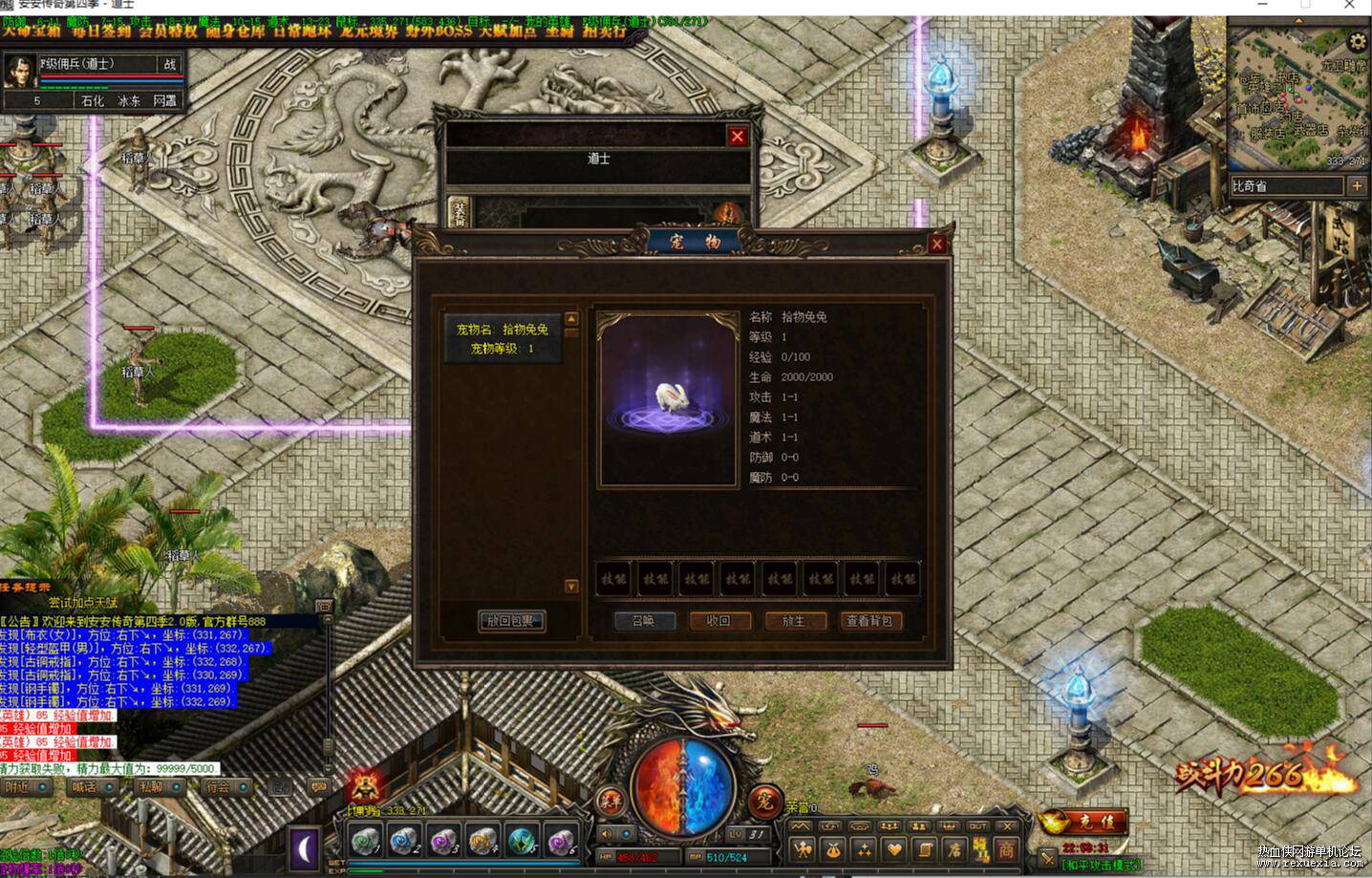Open the scroll/quest icon in bottom right panel
Image resolution: width=1372 pixels, height=878 pixels.
pyautogui.click(x=925, y=849)
